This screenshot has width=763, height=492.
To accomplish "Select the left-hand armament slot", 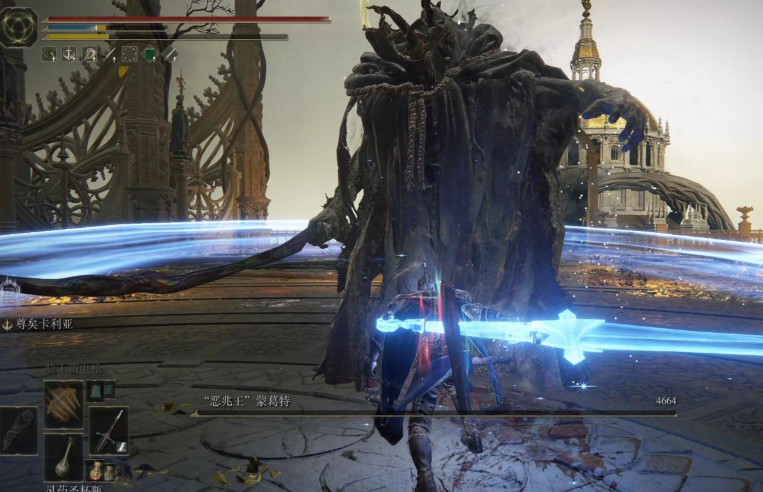I will coord(18,430).
